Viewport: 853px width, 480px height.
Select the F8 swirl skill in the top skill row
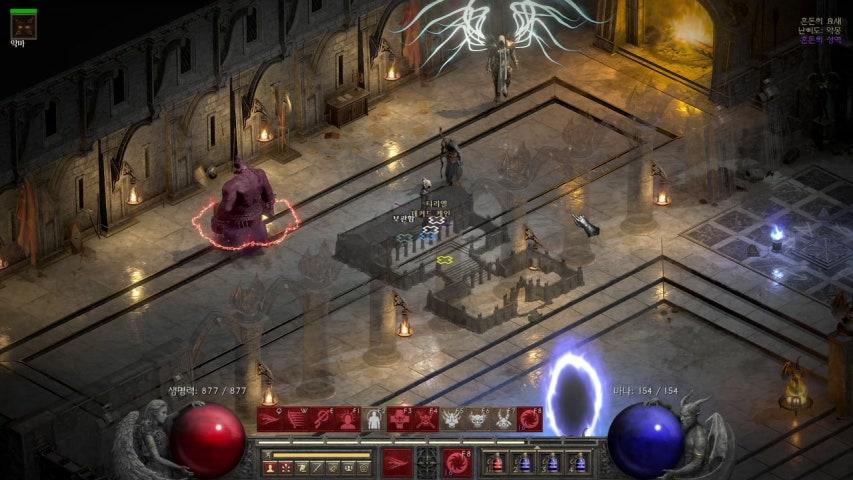coord(530,419)
